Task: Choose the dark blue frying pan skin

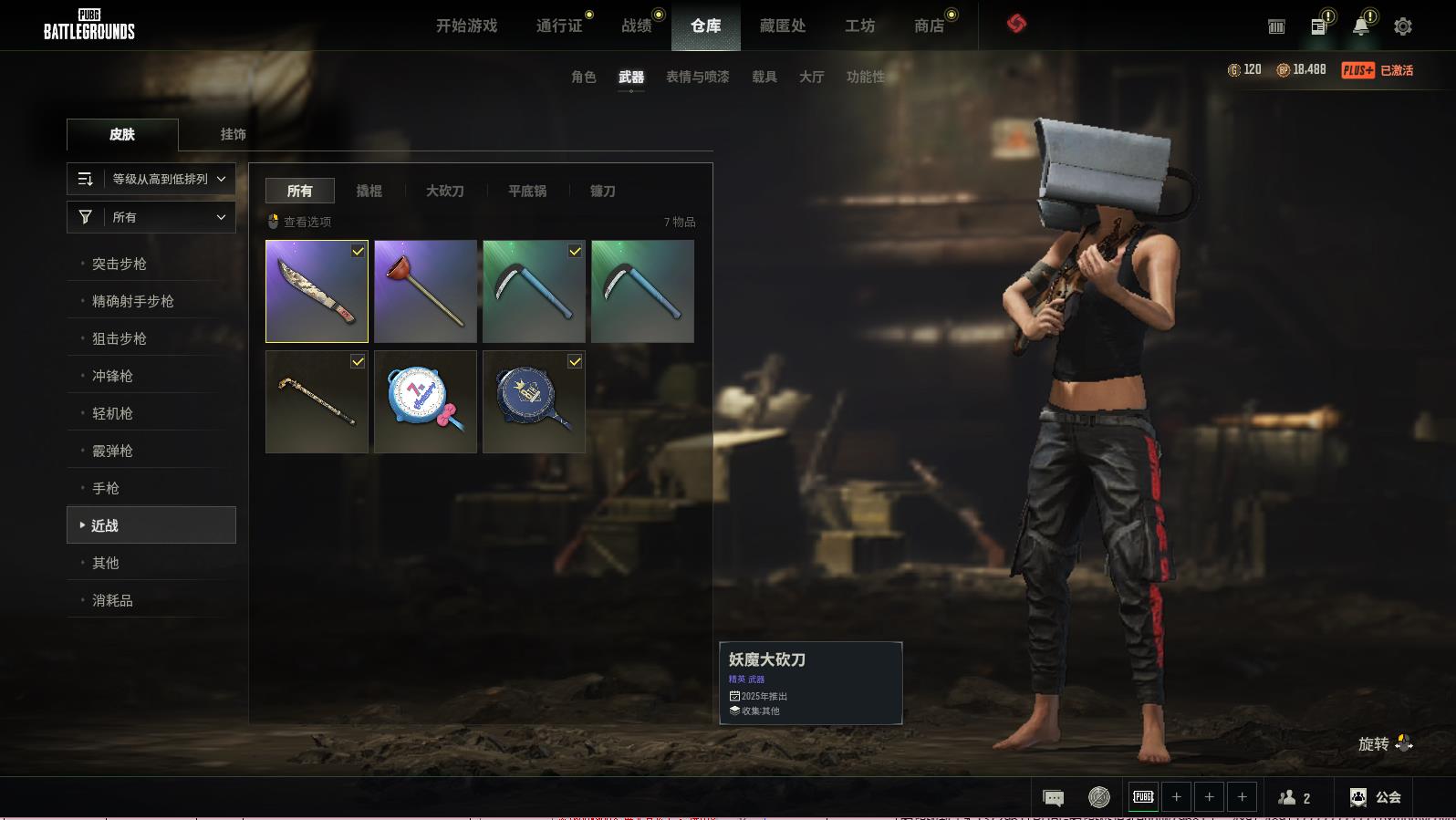Action: 534,402
